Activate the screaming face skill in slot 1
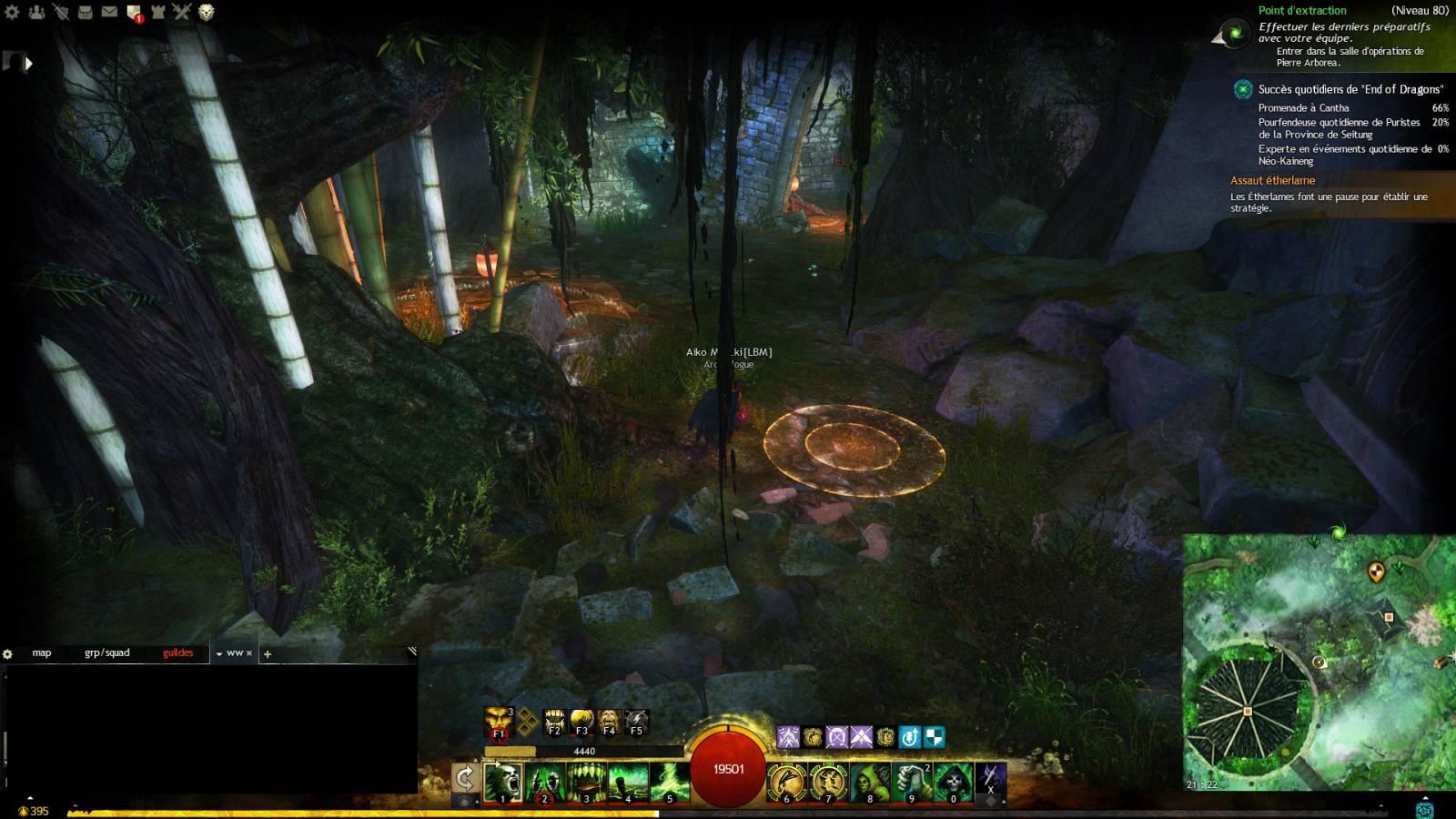Viewport: 1456px width, 819px height. [x=502, y=782]
